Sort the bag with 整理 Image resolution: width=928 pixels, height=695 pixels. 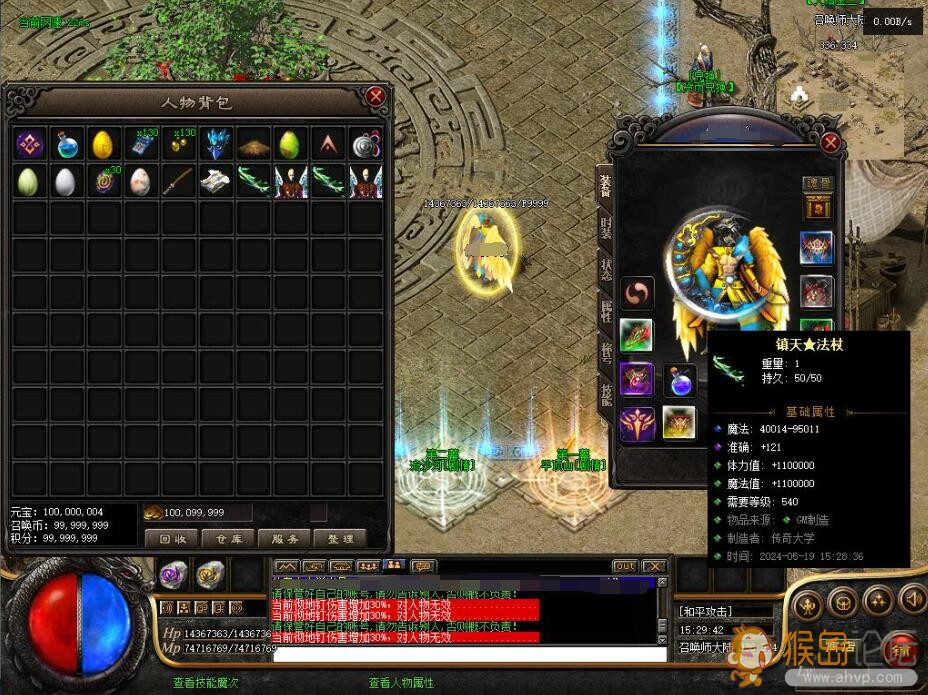click(x=341, y=538)
